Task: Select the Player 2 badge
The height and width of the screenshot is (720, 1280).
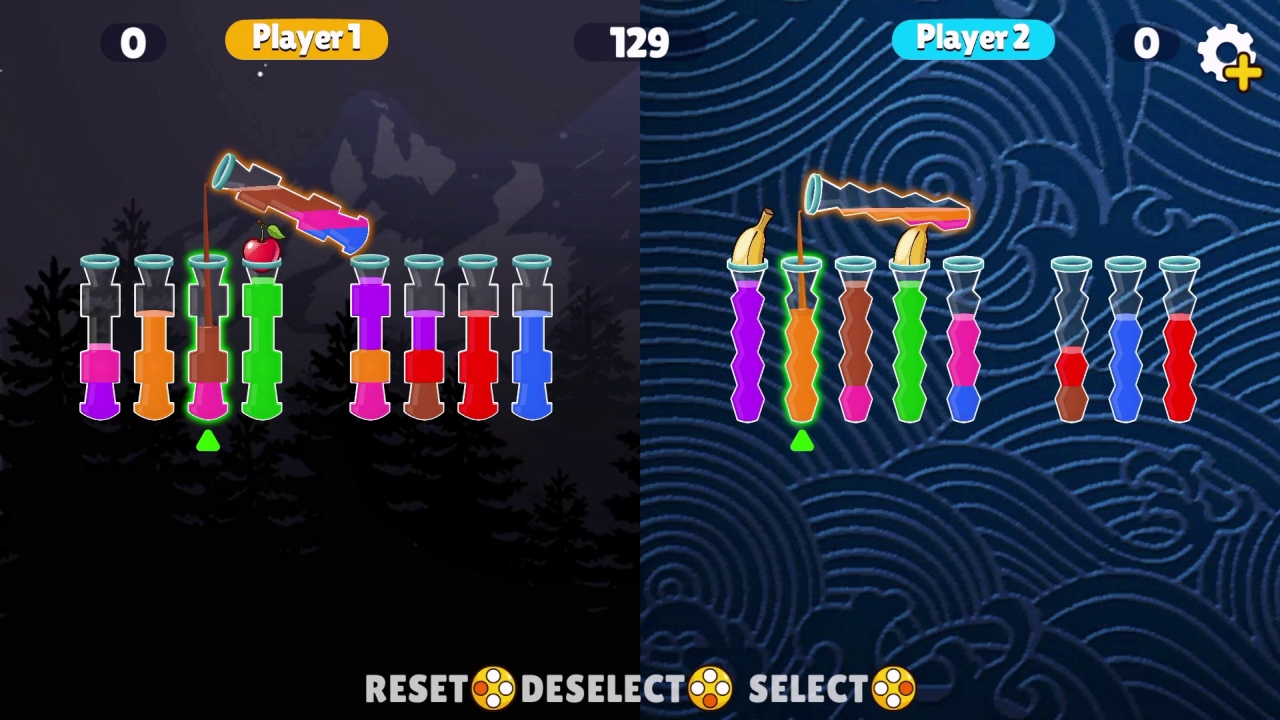Action: click(972, 38)
